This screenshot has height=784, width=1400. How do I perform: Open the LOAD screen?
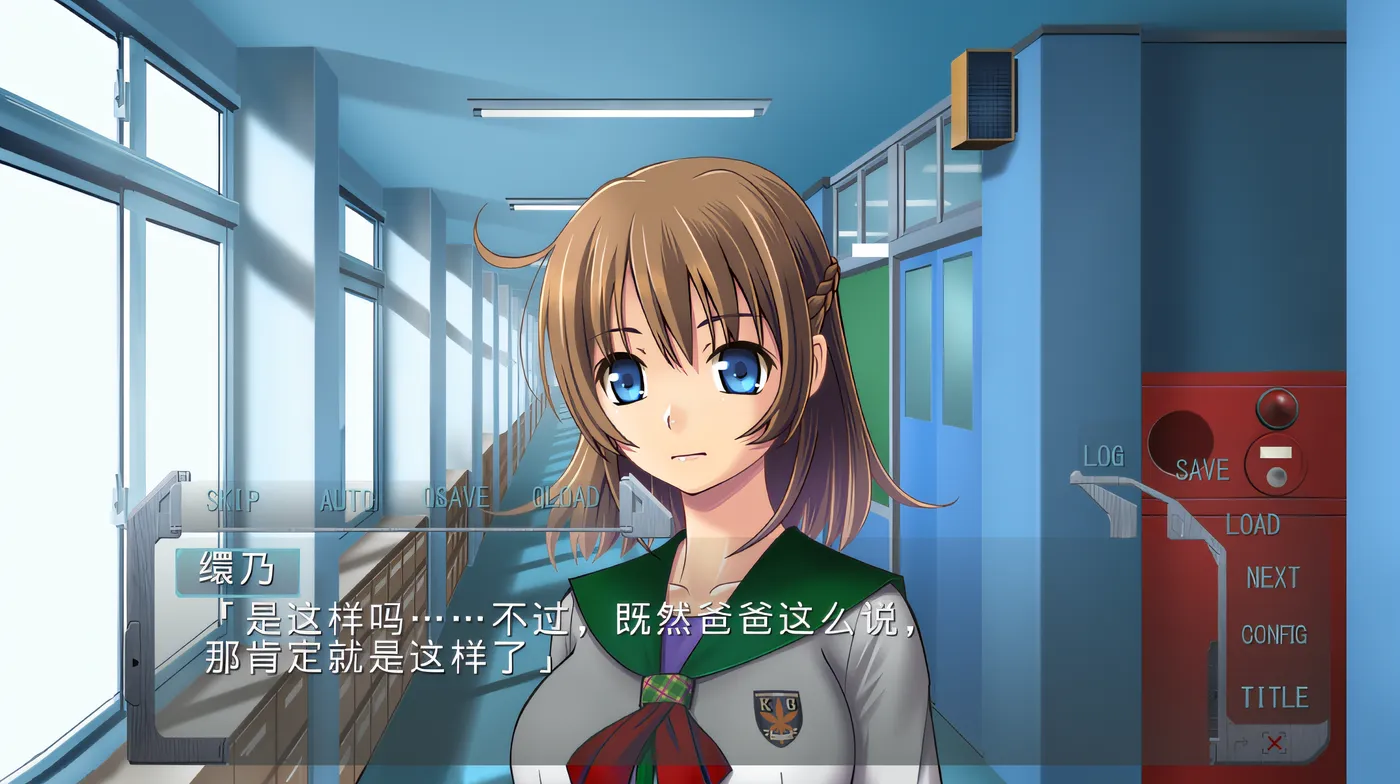coord(1255,523)
